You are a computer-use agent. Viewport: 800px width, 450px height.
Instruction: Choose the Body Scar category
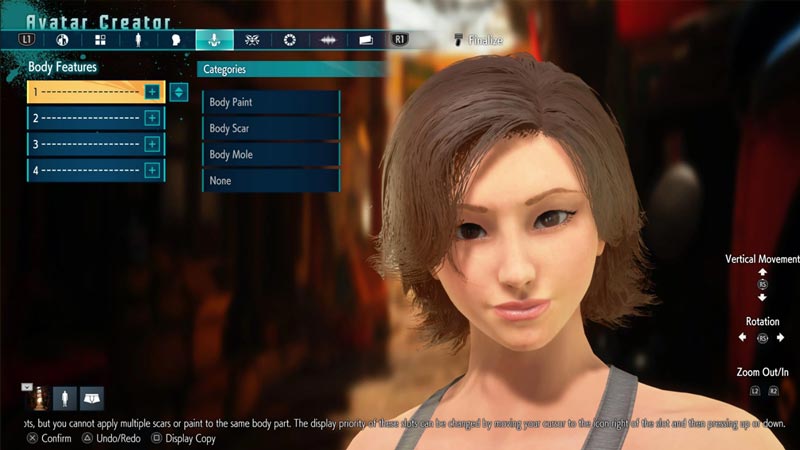270,129
